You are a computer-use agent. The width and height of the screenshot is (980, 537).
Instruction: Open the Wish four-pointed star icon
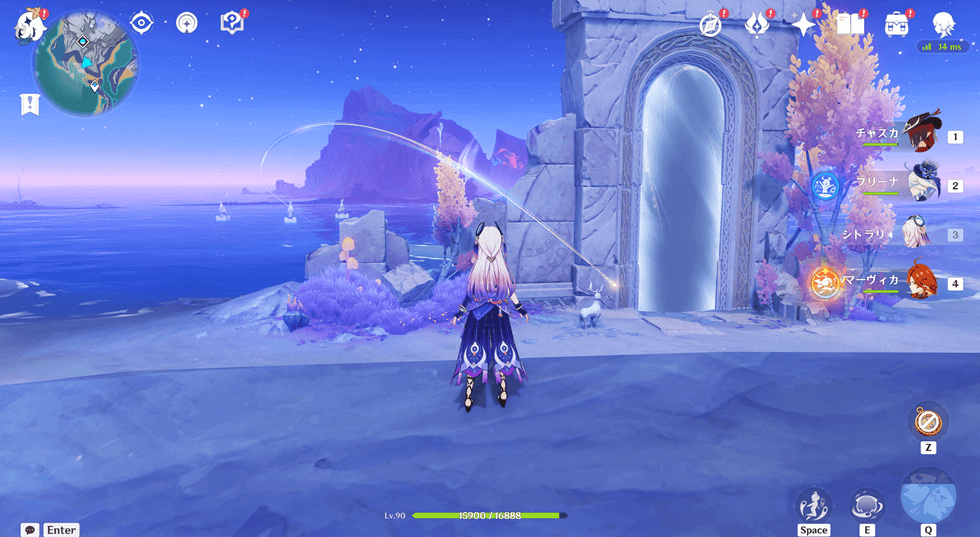(x=803, y=25)
